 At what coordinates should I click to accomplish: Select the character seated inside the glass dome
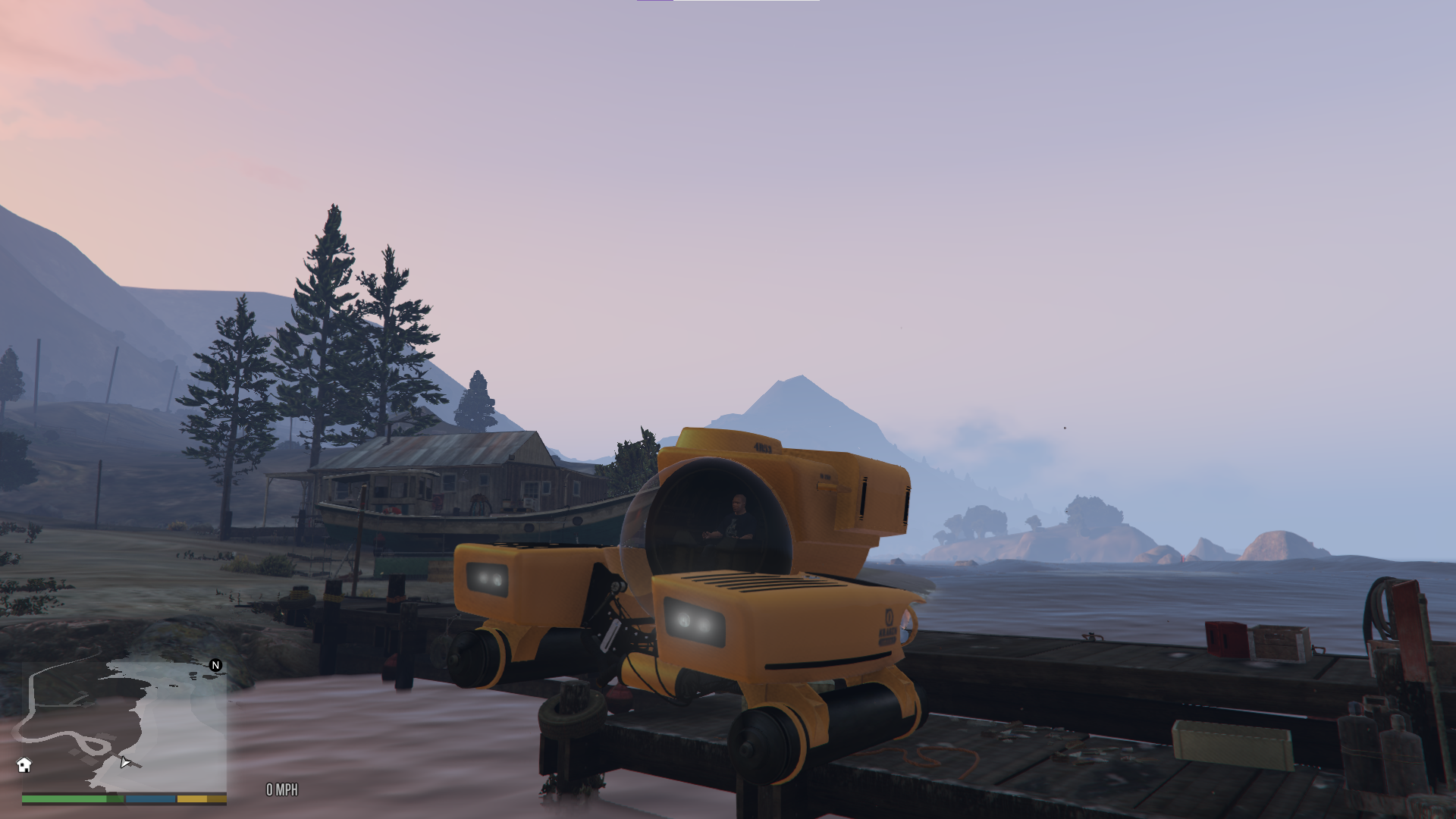point(737,513)
